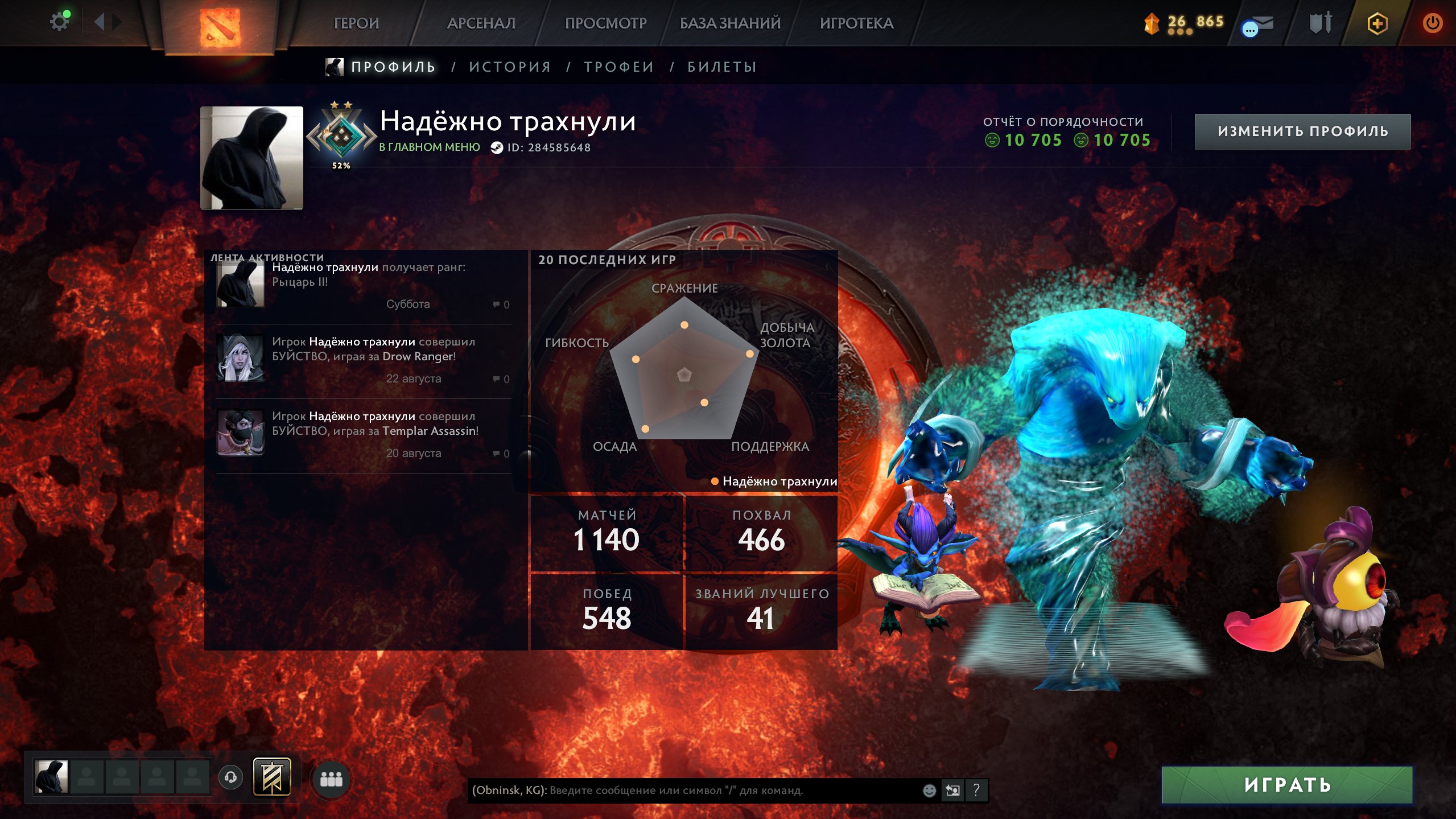
Task: Open the БАЗА ЗНАНИЙ menu
Action: tap(730, 23)
